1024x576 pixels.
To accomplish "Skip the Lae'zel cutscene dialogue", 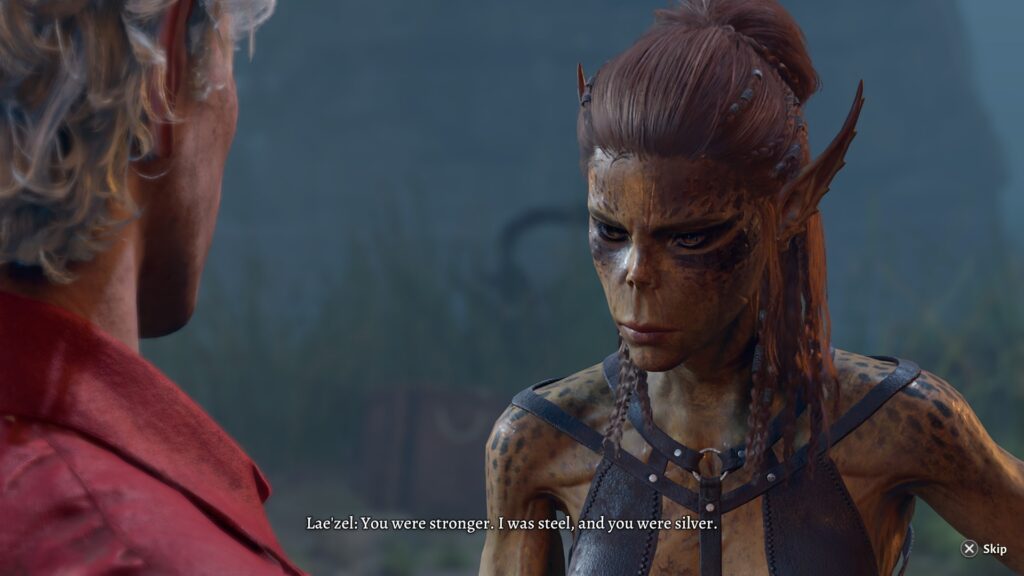I will 983,549.
